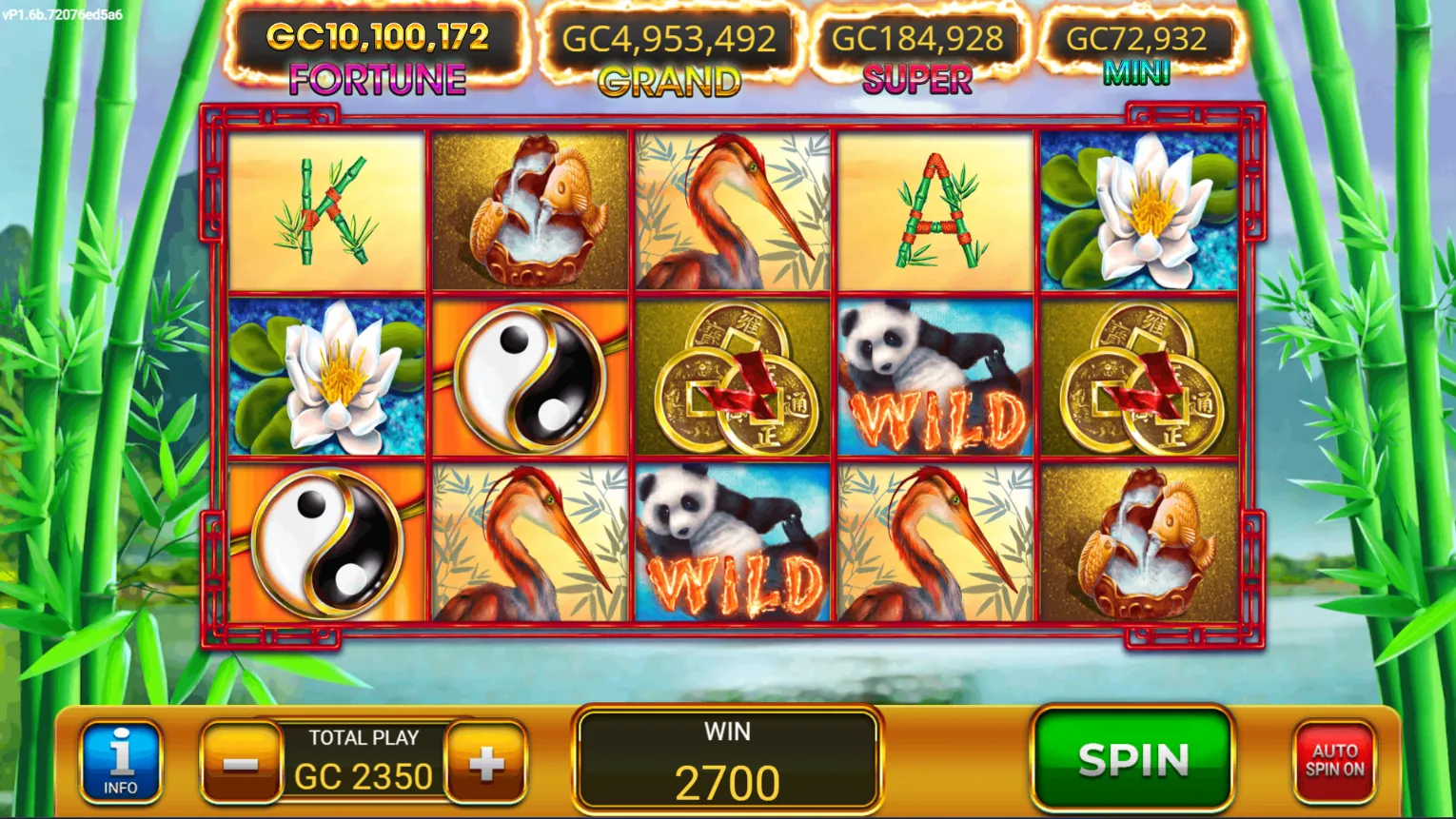Hit the green SPIN button
Image resolution: width=1456 pixels, height=819 pixels.
point(1132,759)
